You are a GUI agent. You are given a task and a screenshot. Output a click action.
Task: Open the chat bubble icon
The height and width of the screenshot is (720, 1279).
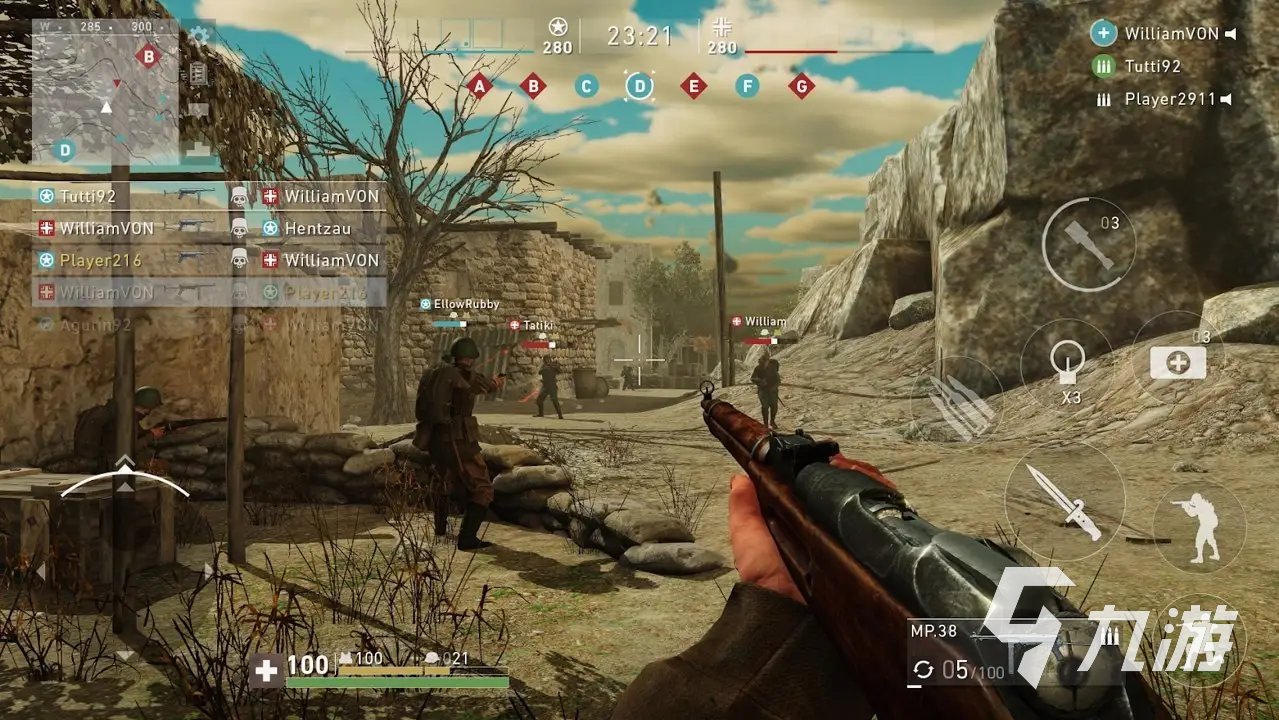[x=198, y=110]
